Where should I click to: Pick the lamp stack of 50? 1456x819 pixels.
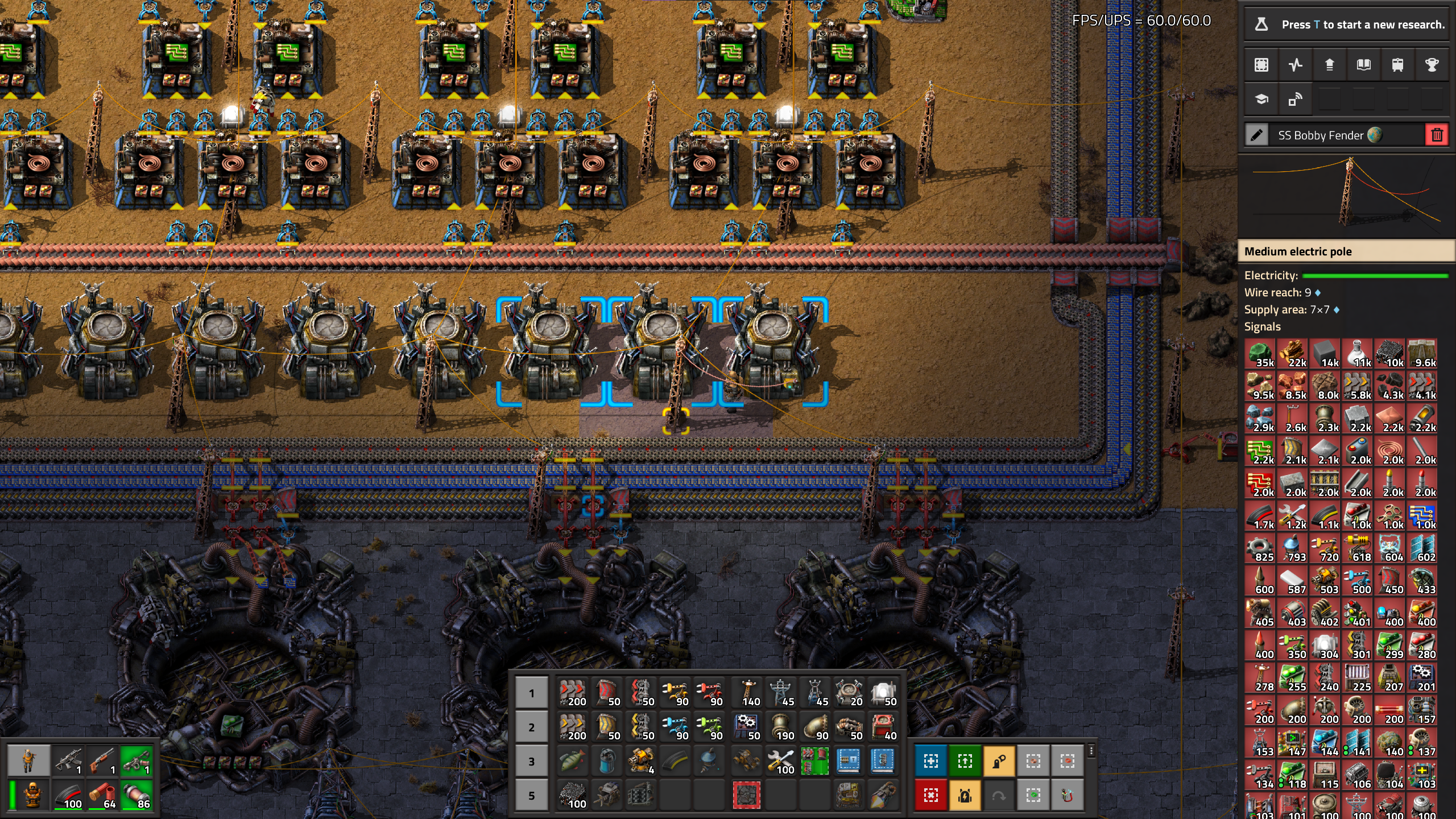pyautogui.click(x=882, y=693)
